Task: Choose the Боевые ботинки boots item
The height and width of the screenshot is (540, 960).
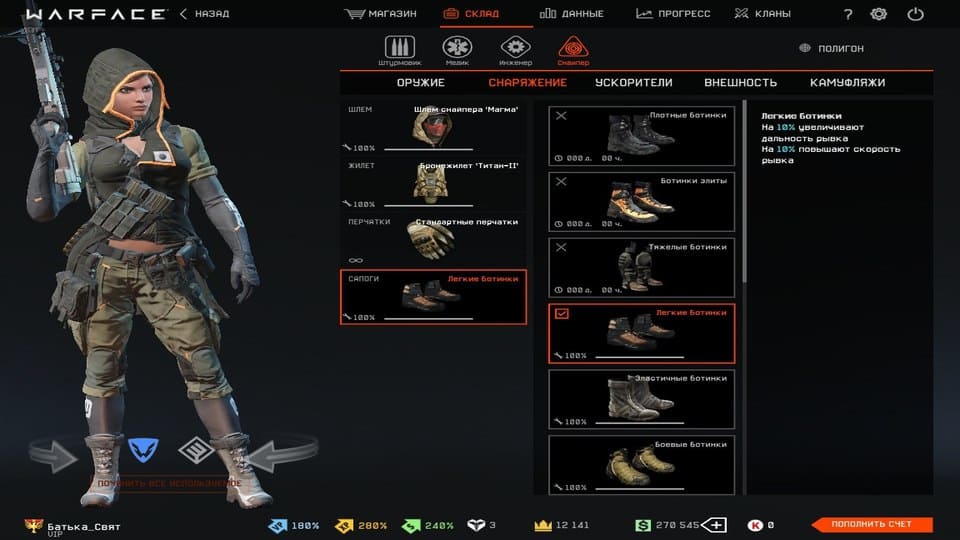Action: tap(641, 462)
